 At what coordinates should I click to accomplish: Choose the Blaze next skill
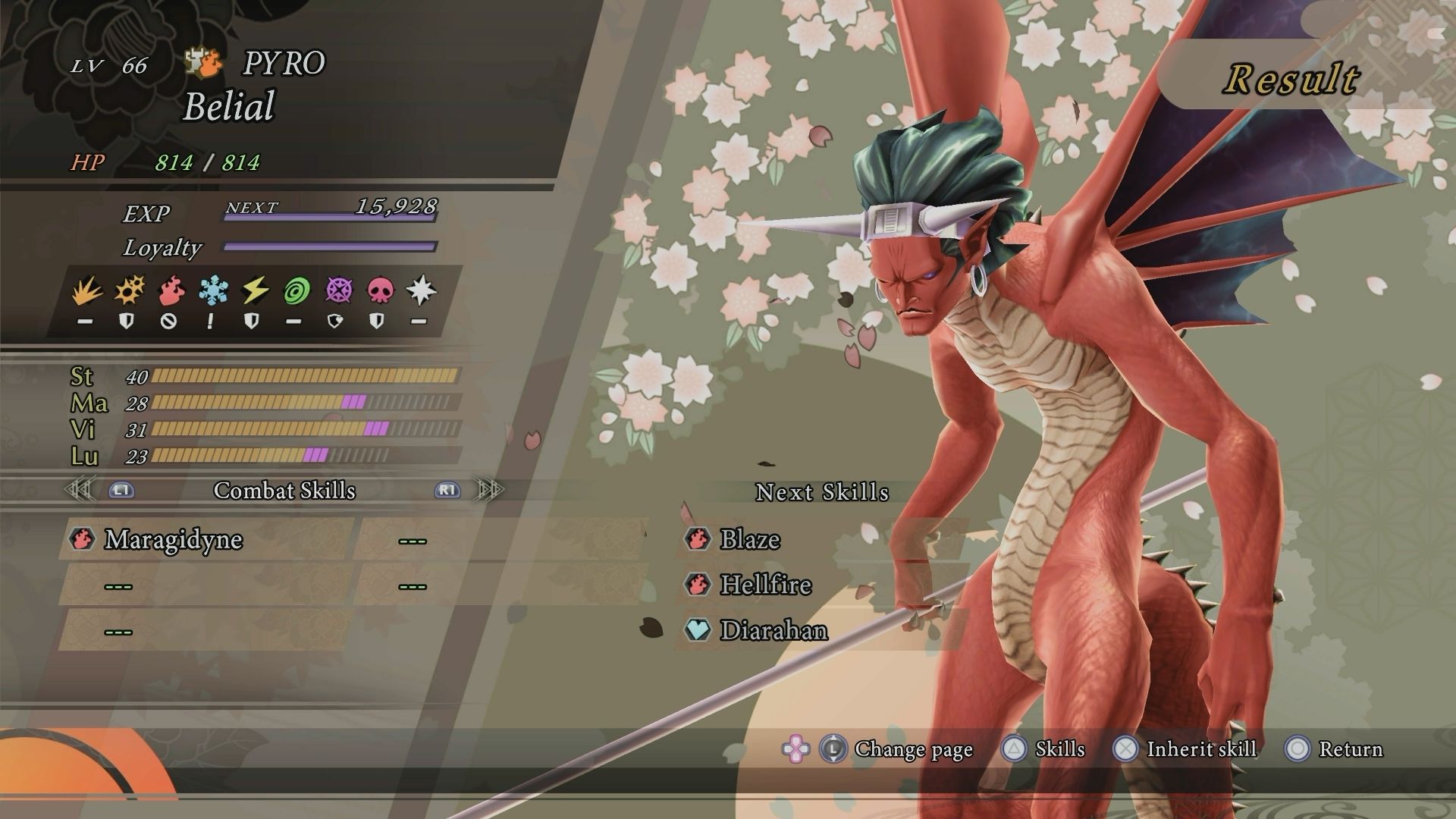coord(749,539)
